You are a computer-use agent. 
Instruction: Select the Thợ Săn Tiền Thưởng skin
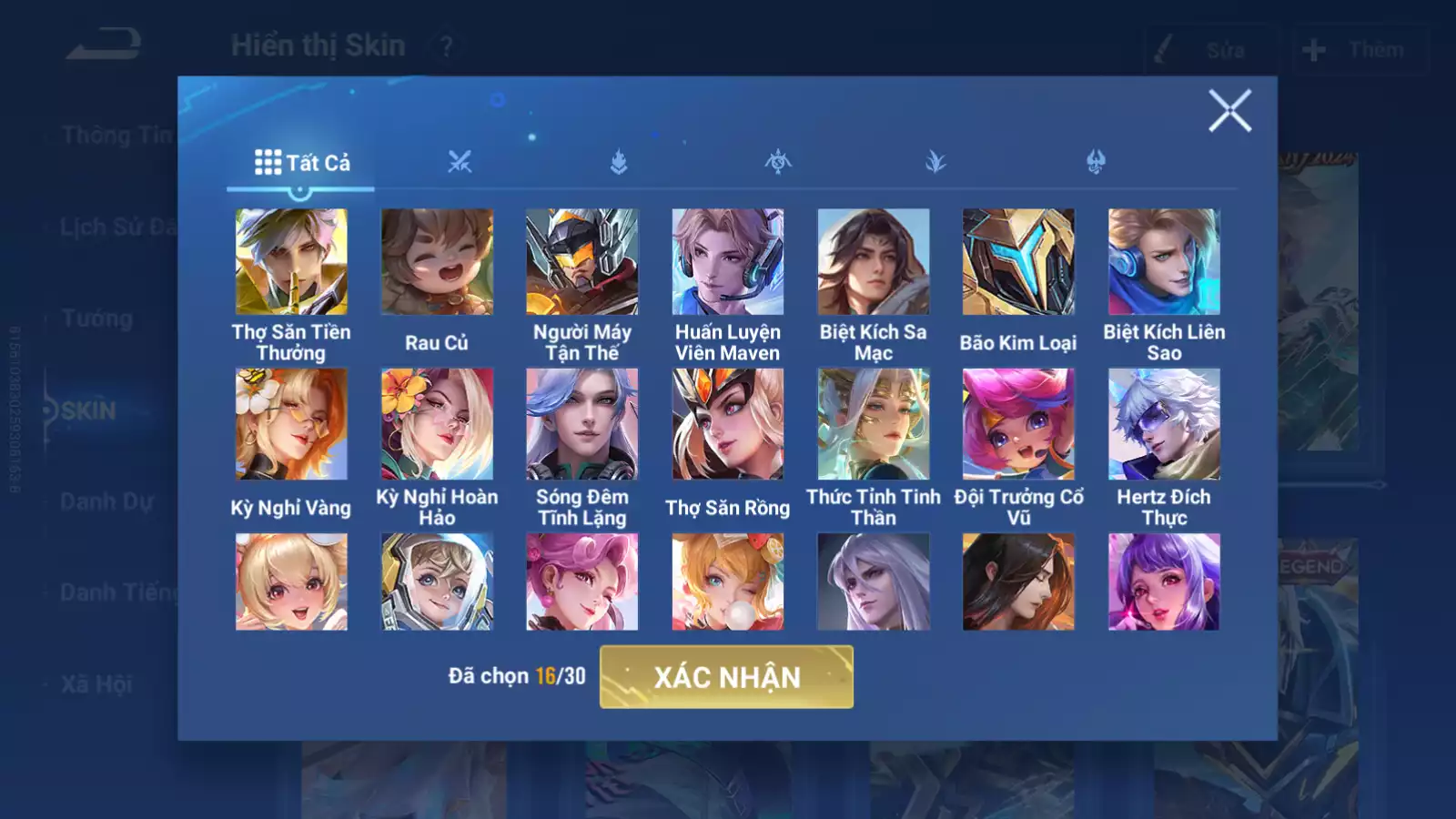click(291, 262)
